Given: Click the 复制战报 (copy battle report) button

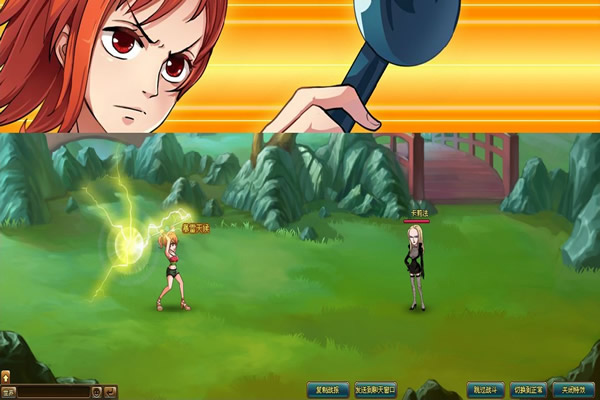Looking at the screenshot, I should [328, 389].
